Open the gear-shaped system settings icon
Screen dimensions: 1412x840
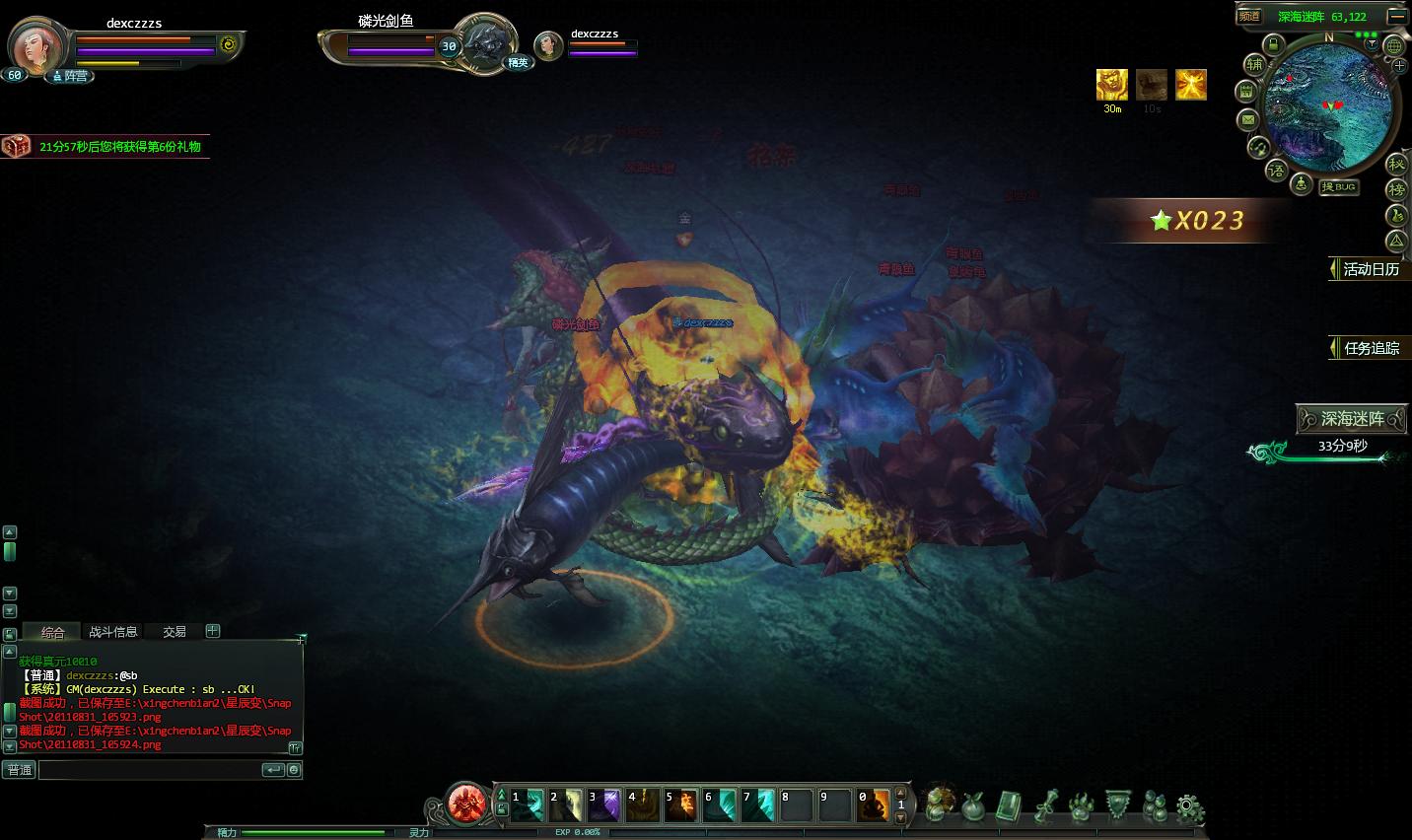pyautogui.click(x=1190, y=806)
